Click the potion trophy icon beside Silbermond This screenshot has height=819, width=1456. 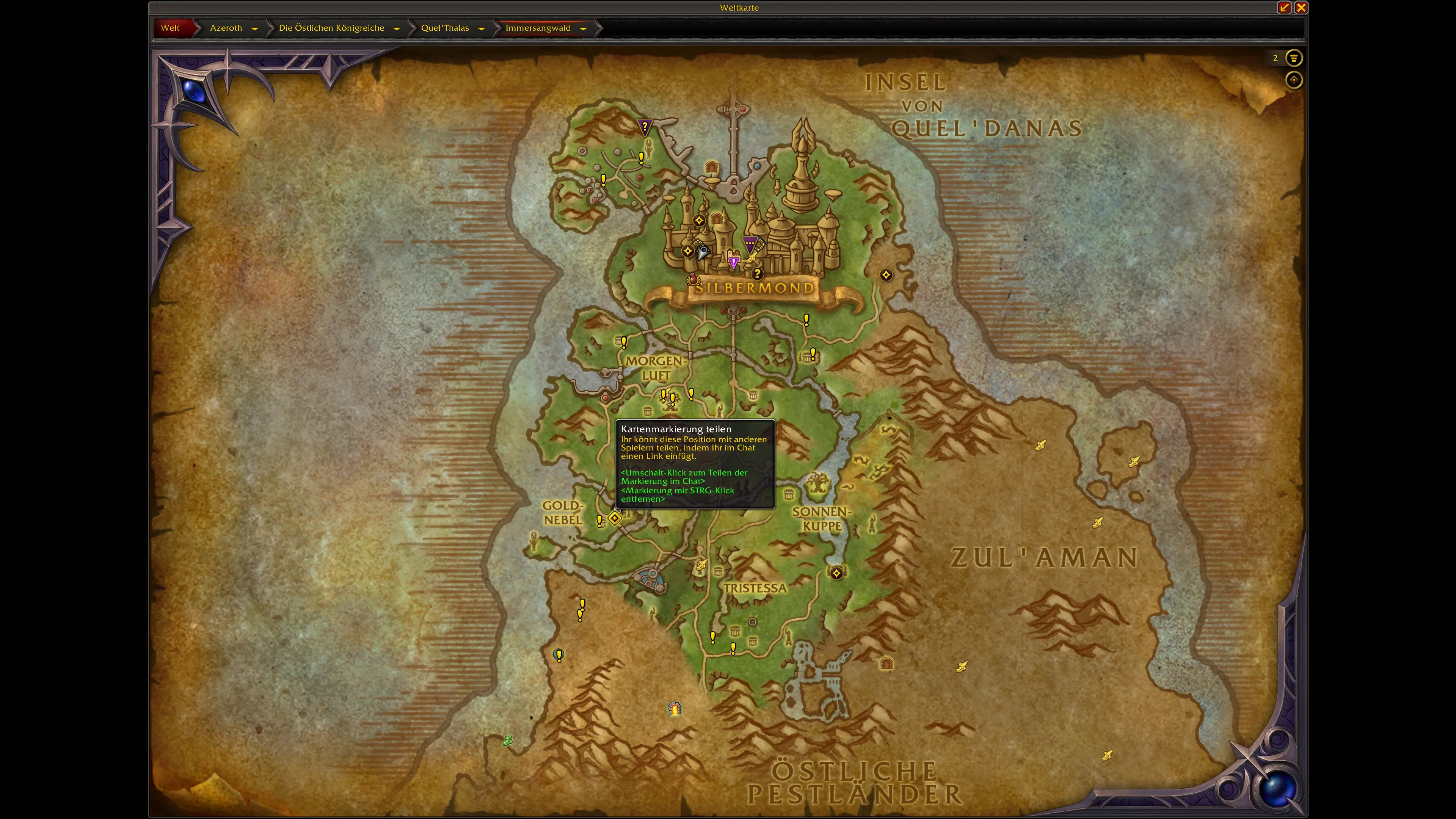(693, 279)
